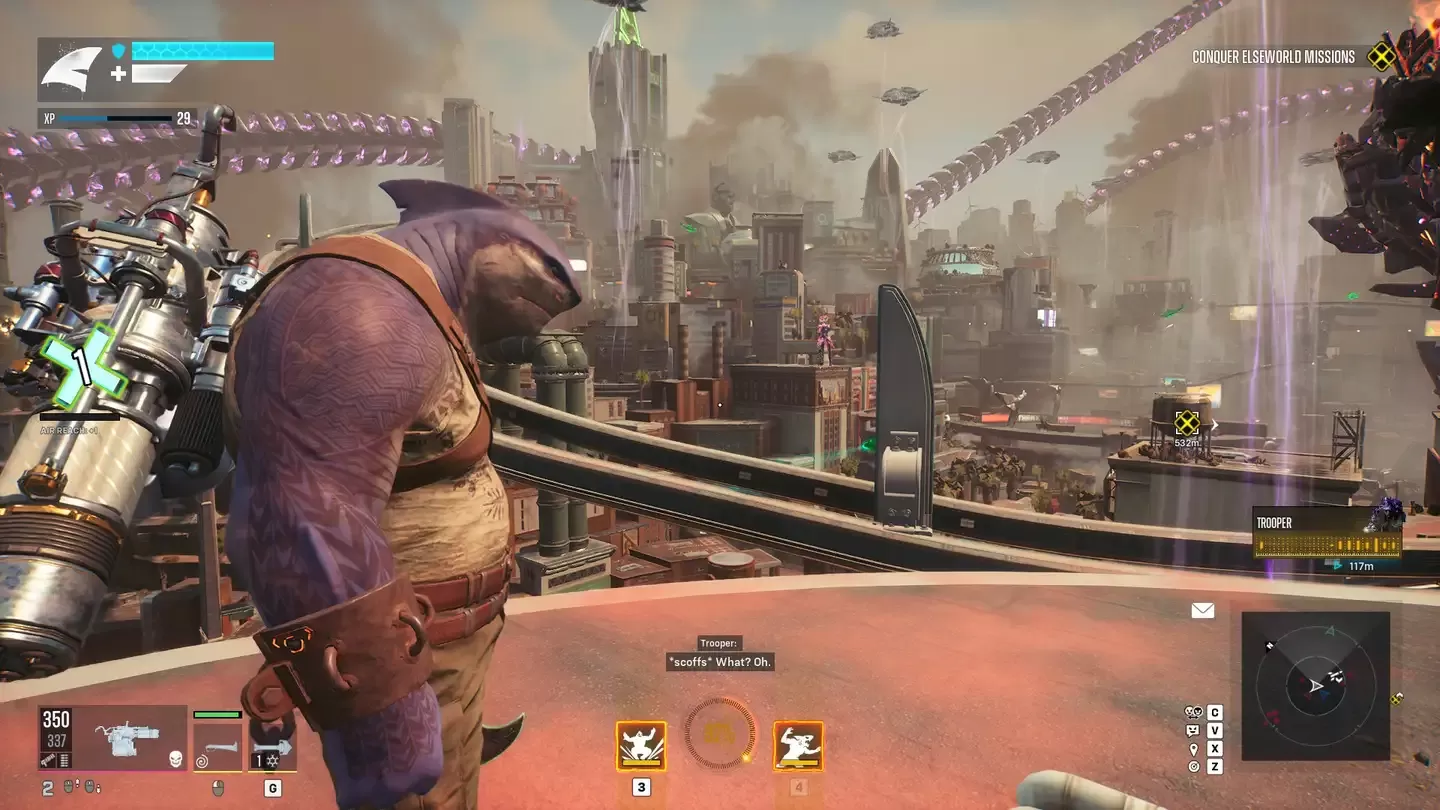Image resolution: width=1440 pixels, height=810 pixels.
Task: Open the radar minimap
Action: click(x=1315, y=685)
